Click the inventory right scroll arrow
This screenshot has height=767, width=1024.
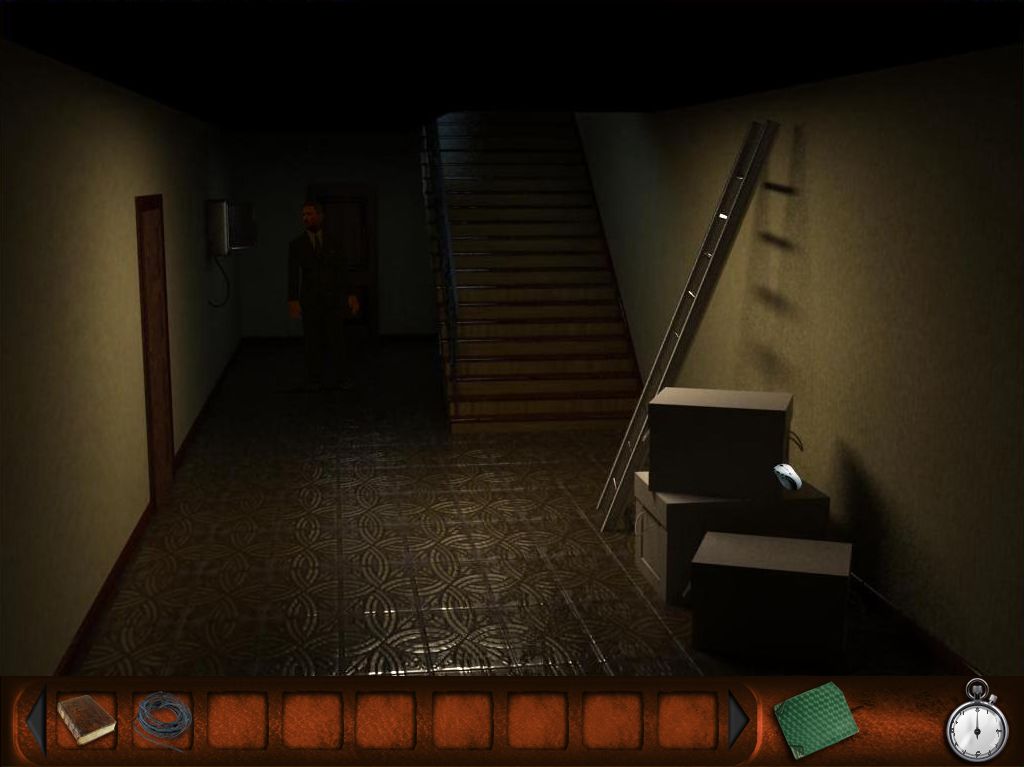click(739, 719)
